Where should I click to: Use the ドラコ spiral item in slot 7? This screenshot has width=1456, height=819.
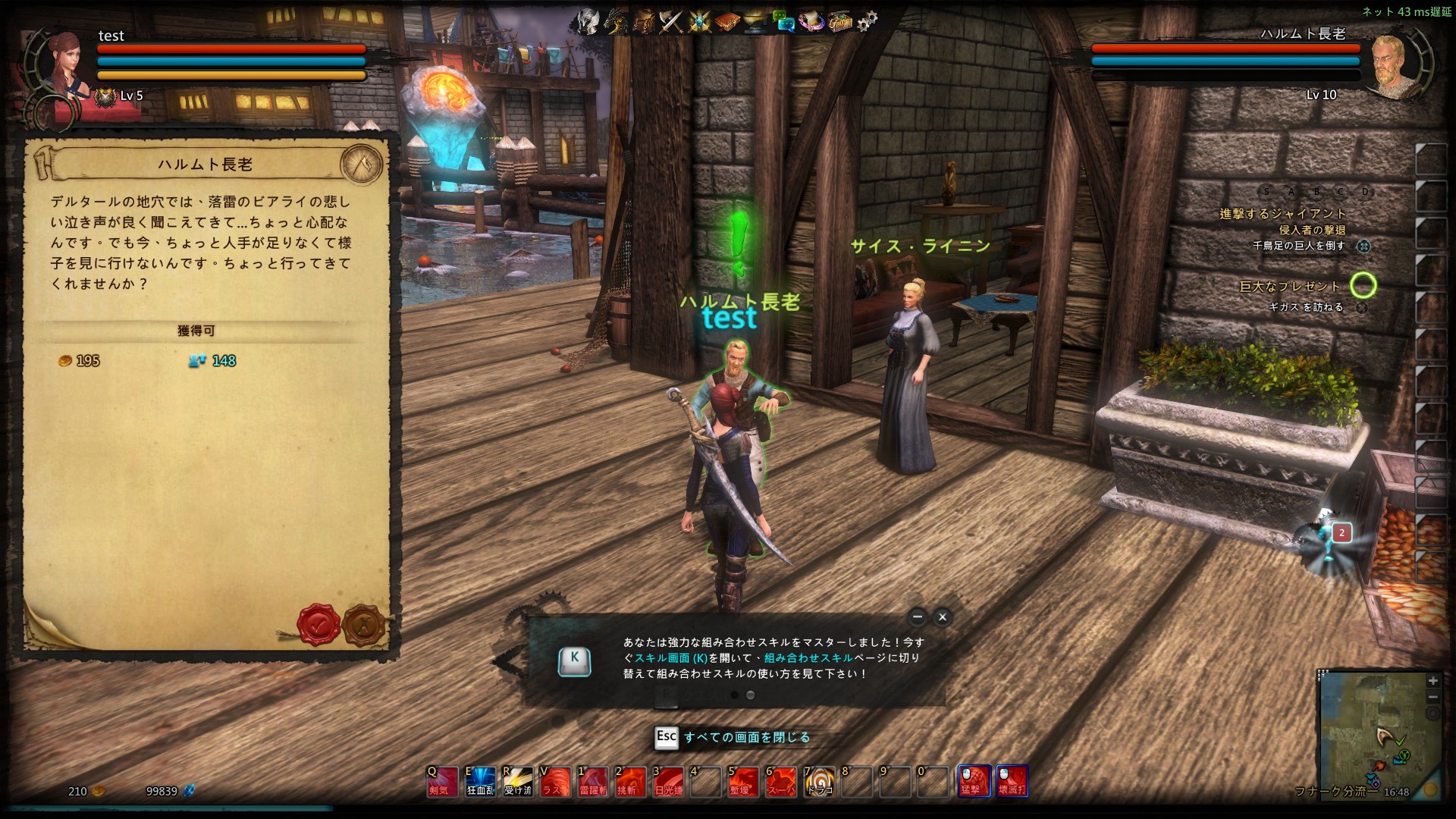pyautogui.click(x=819, y=781)
